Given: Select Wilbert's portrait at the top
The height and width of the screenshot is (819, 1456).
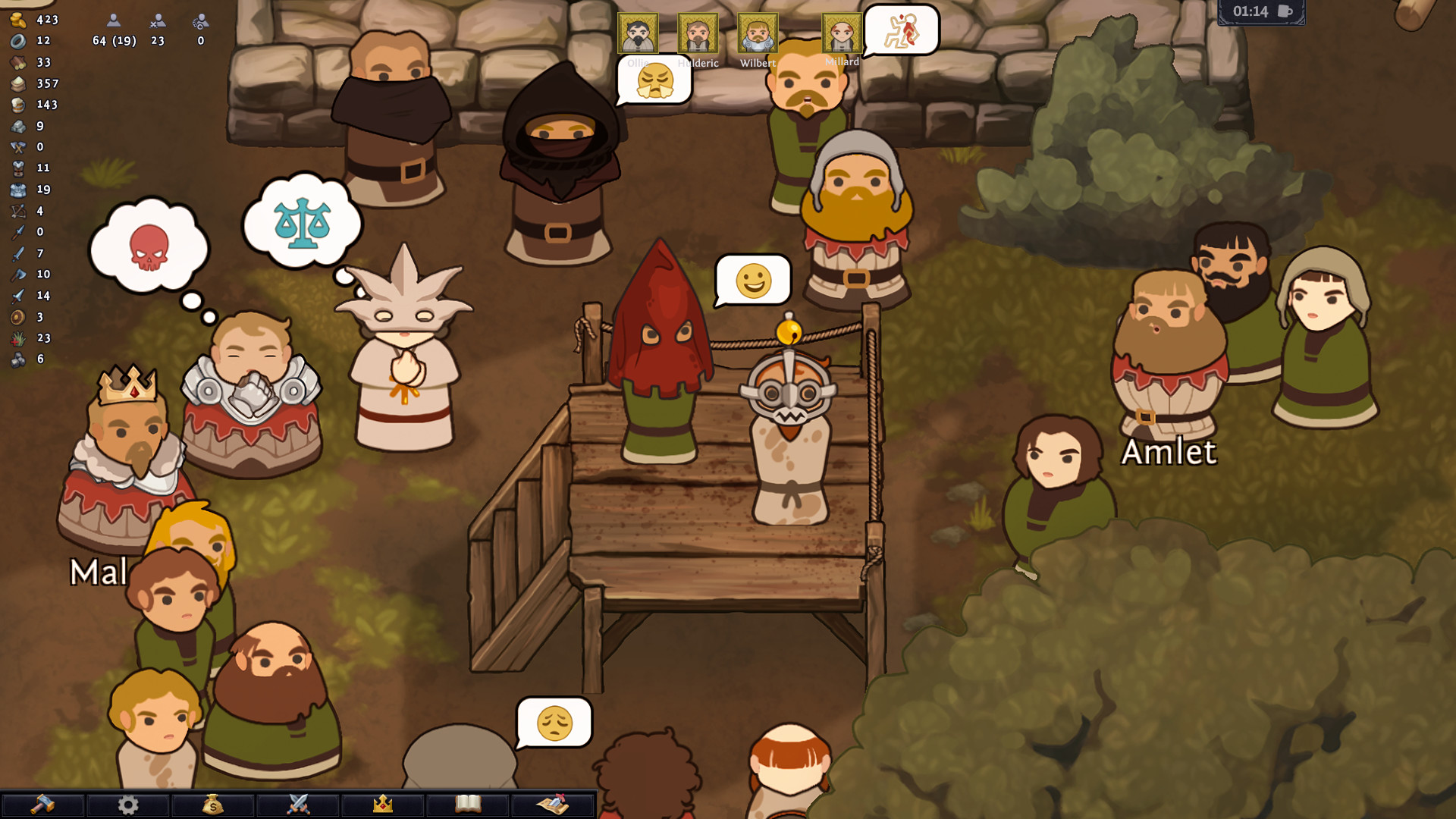Looking at the screenshot, I should [x=758, y=33].
